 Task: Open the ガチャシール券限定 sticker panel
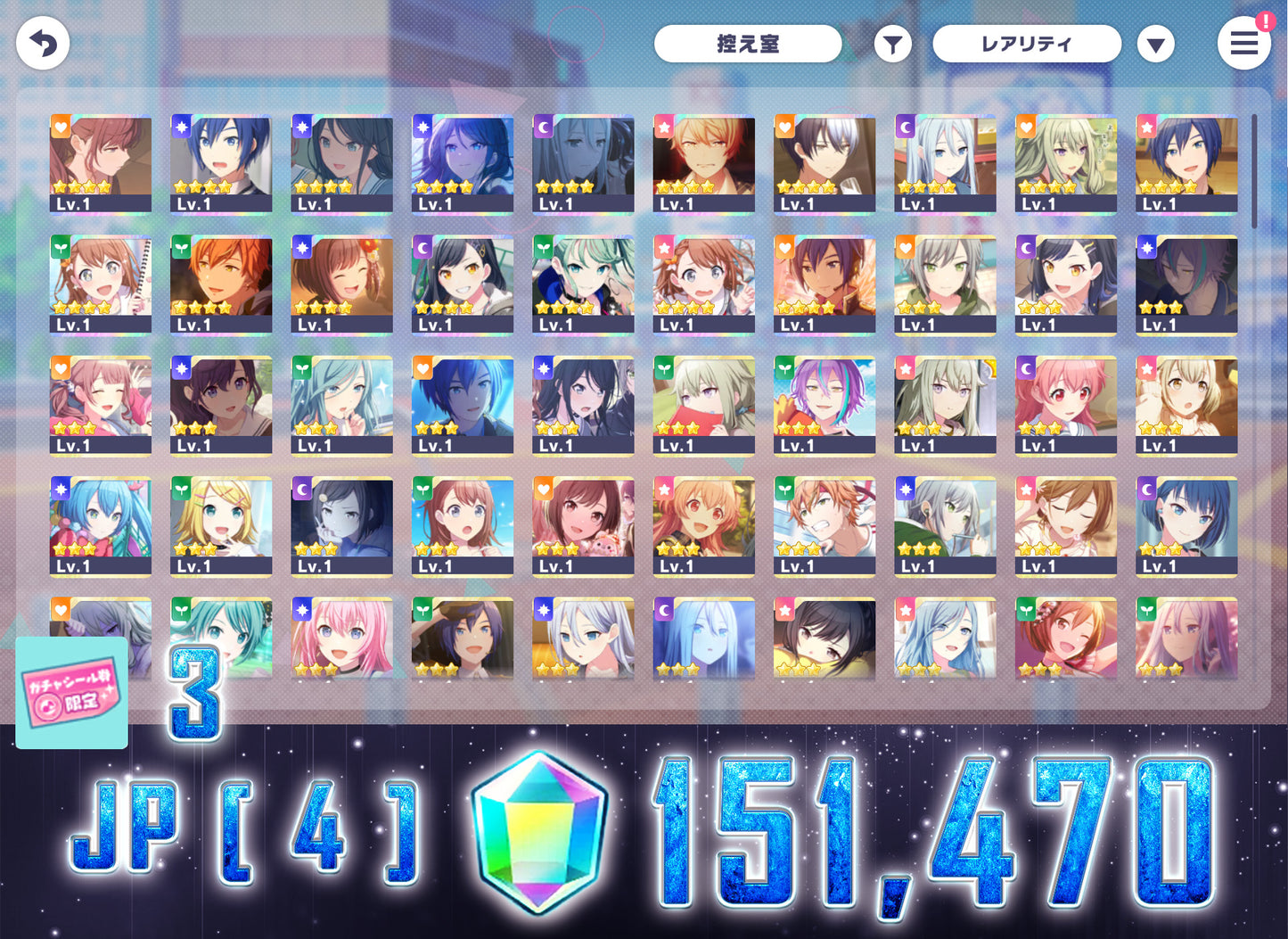click(x=70, y=694)
